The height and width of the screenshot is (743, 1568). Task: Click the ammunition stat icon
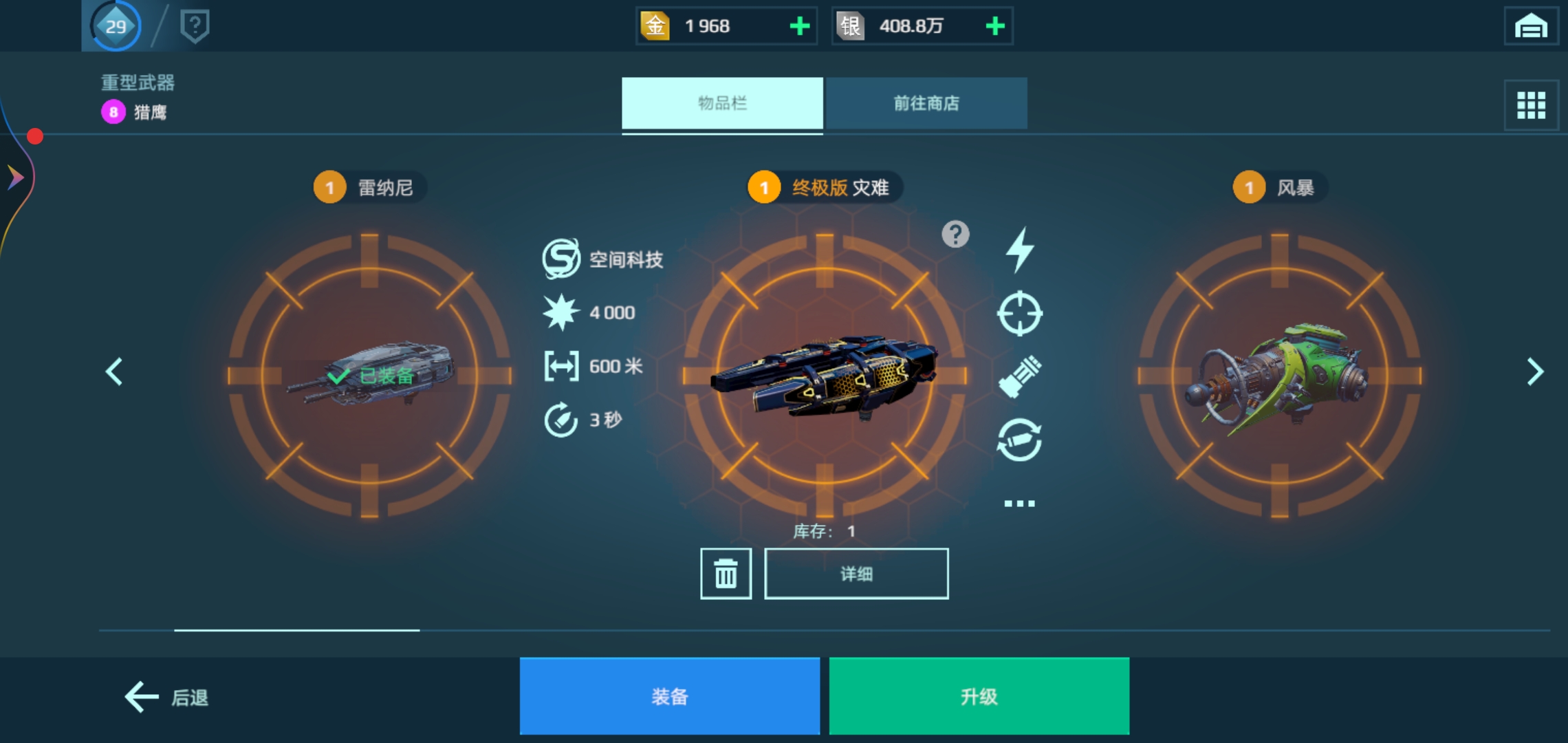1021,376
